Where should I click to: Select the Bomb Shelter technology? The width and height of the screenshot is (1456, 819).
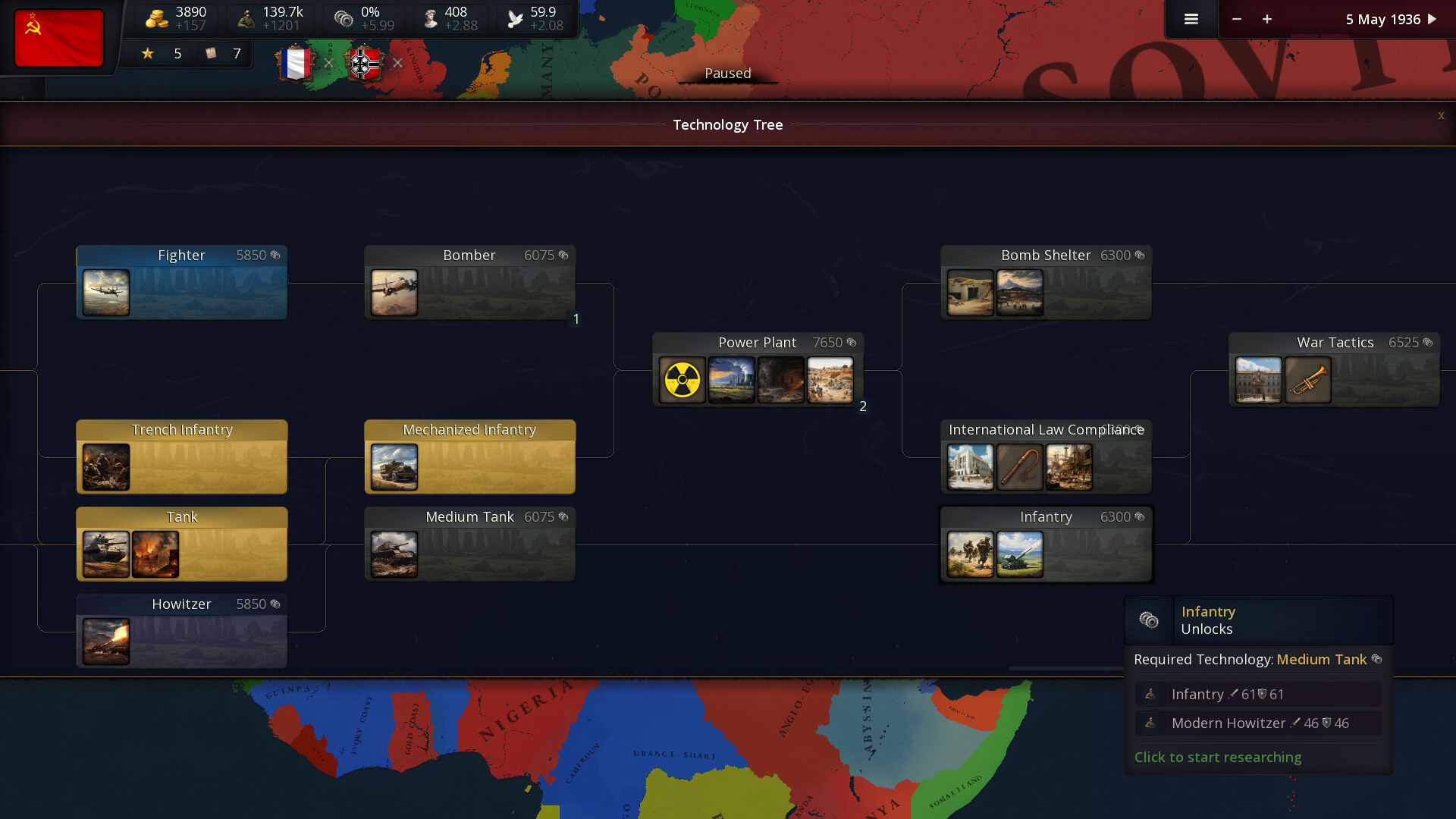click(1045, 282)
